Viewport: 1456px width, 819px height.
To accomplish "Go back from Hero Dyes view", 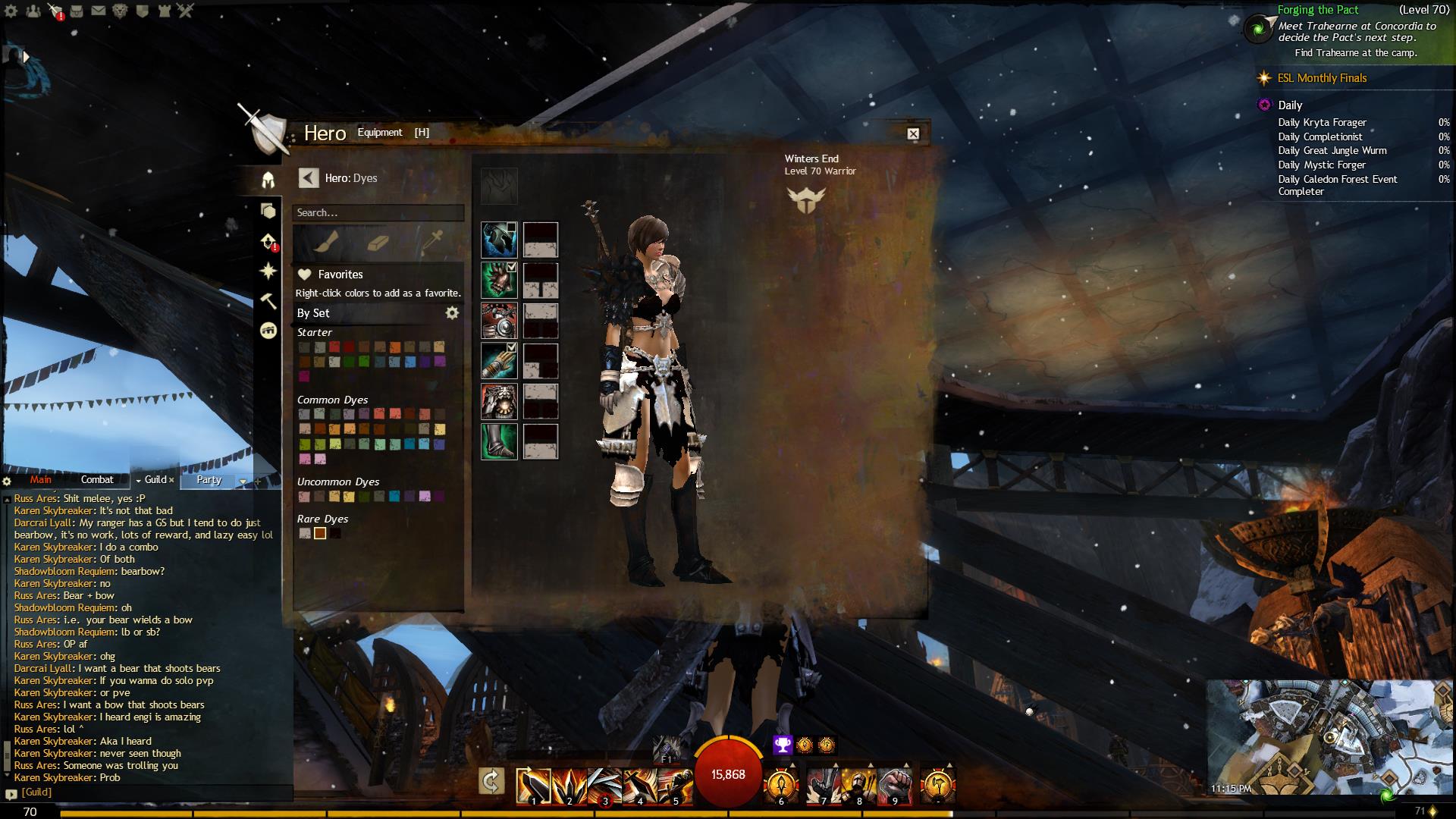I will [x=308, y=178].
